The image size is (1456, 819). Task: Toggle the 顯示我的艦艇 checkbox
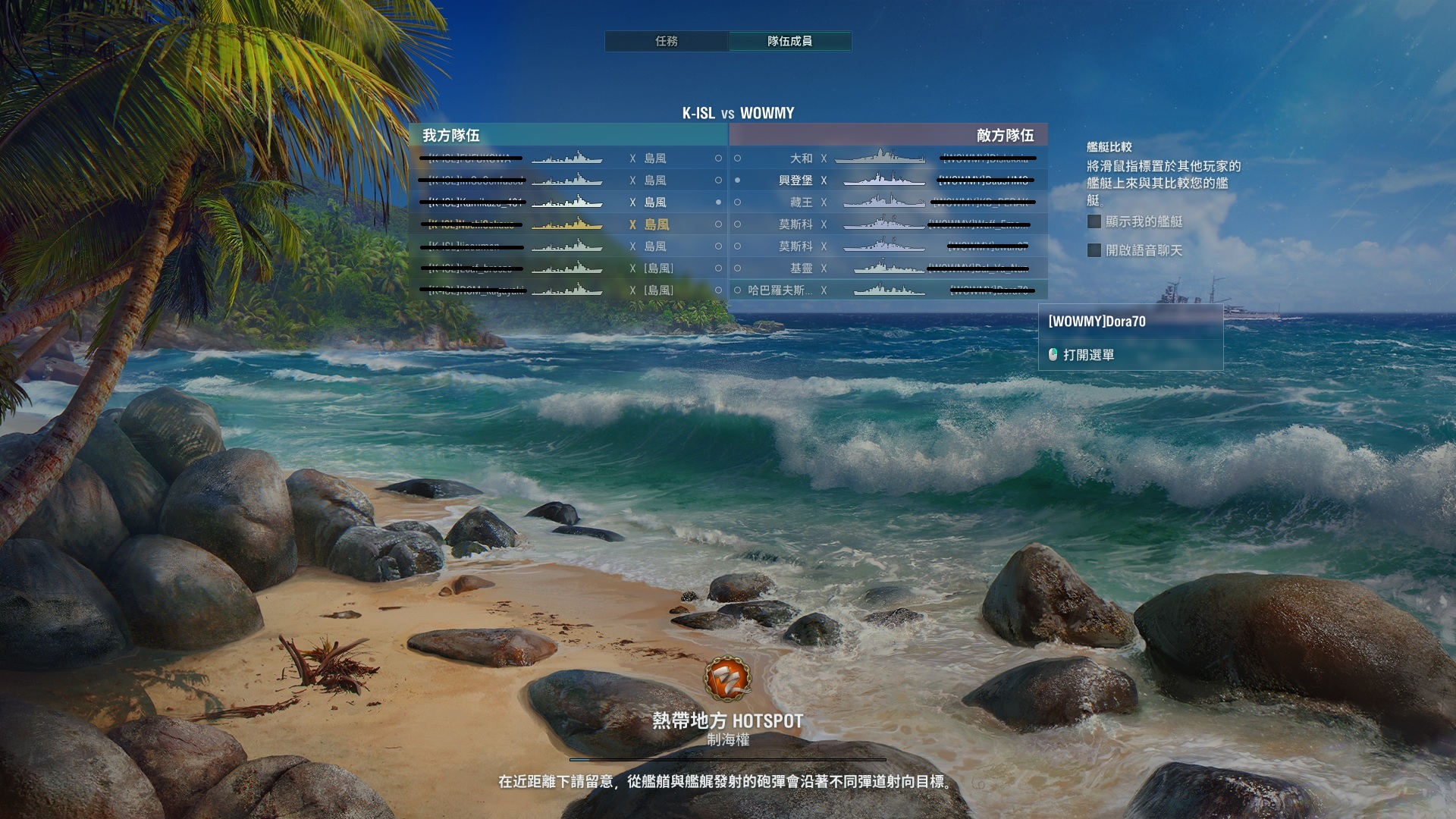pos(1094,221)
